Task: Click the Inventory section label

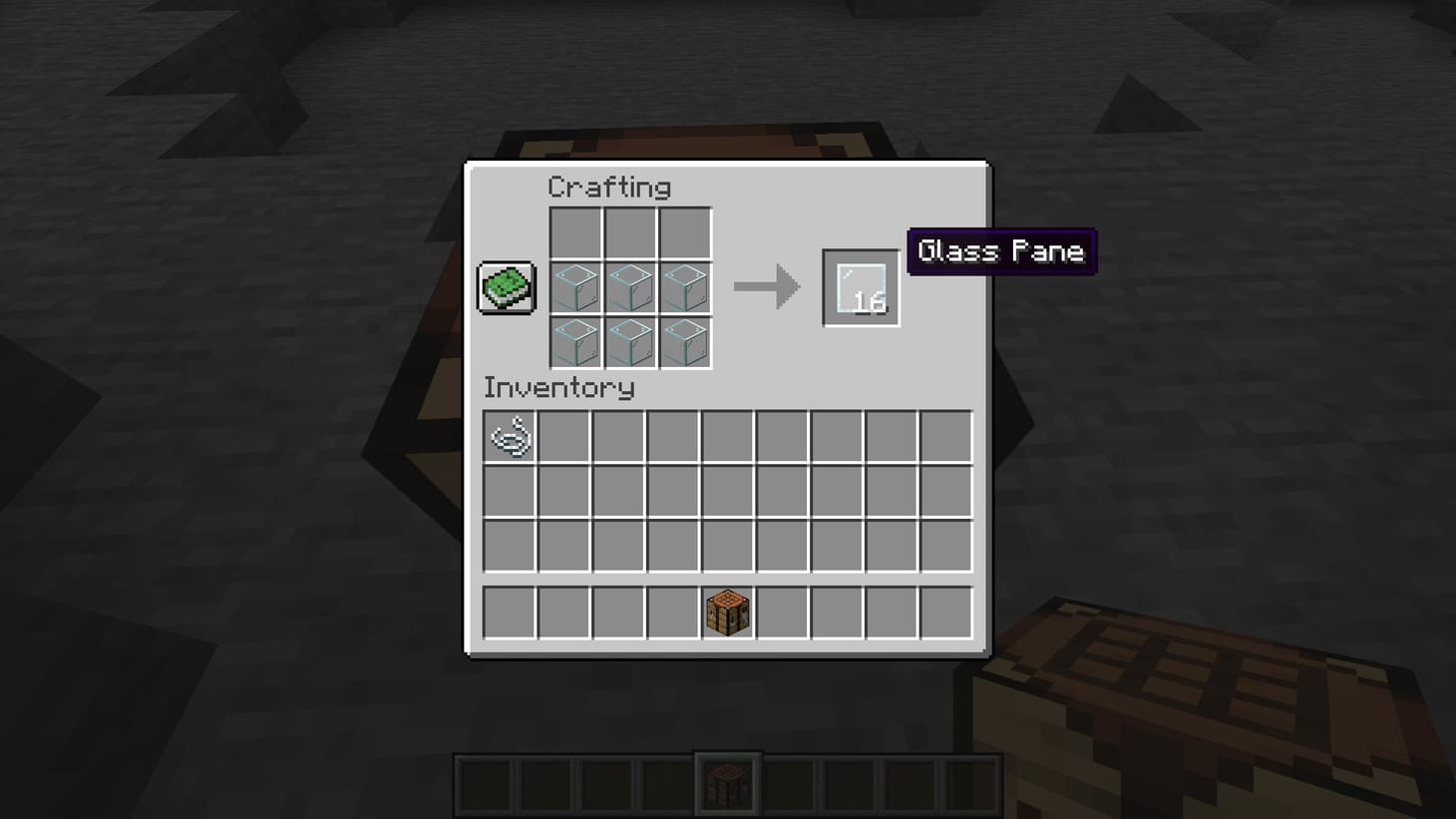Action: [x=558, y=388]
